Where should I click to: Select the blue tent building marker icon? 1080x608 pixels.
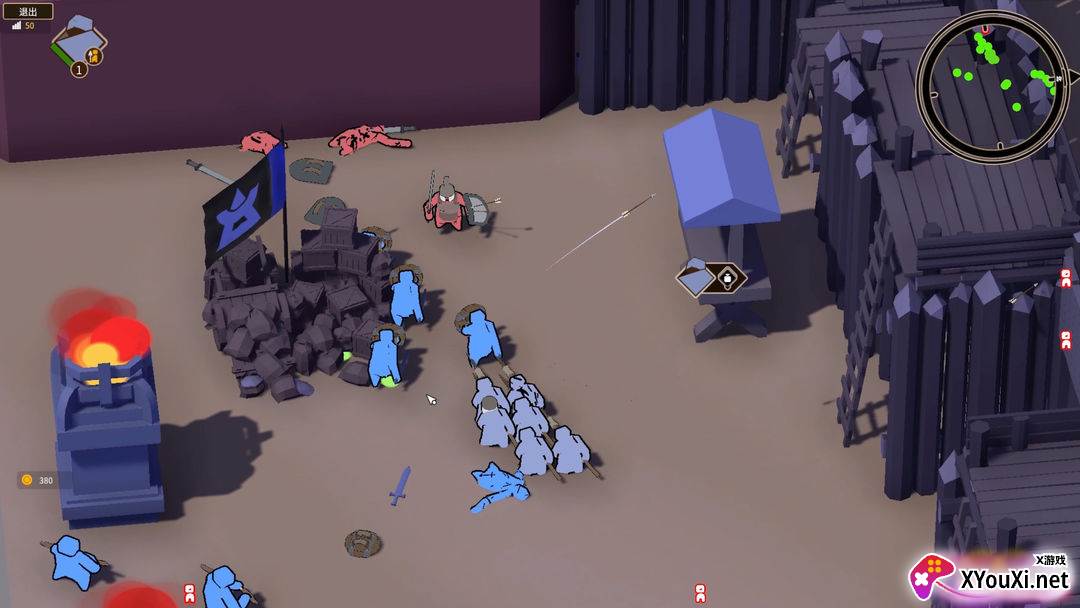[x=696, y=277]
